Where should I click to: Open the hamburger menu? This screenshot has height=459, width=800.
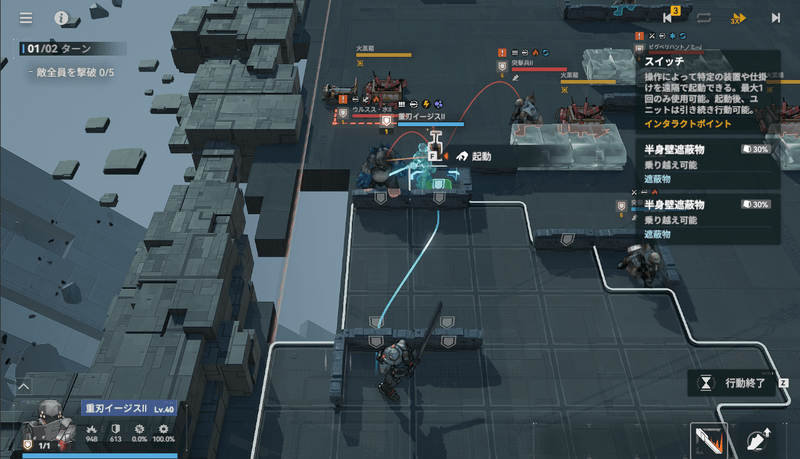[x=26, y=18]
